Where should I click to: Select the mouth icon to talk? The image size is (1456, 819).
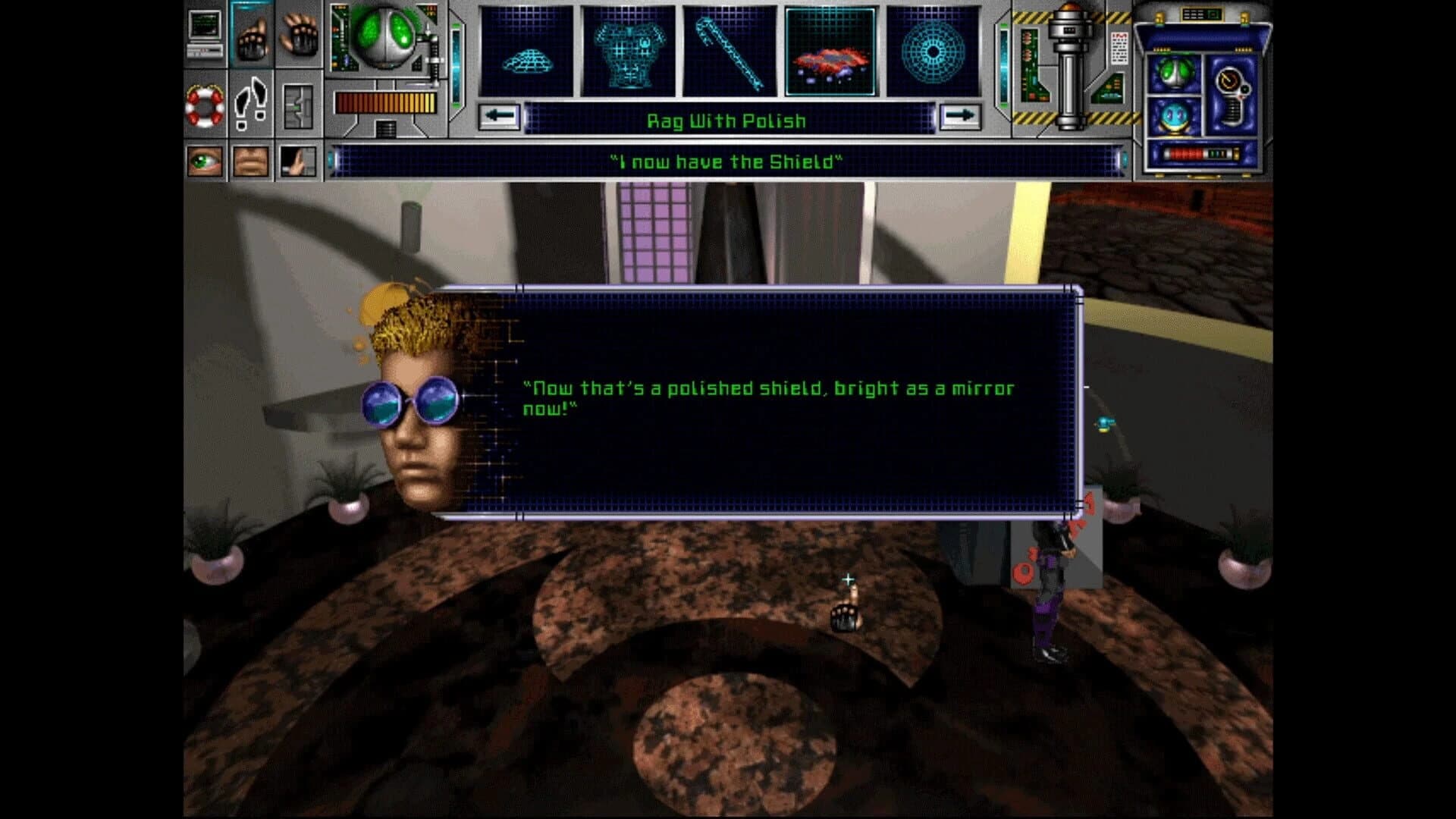point(250,161)
